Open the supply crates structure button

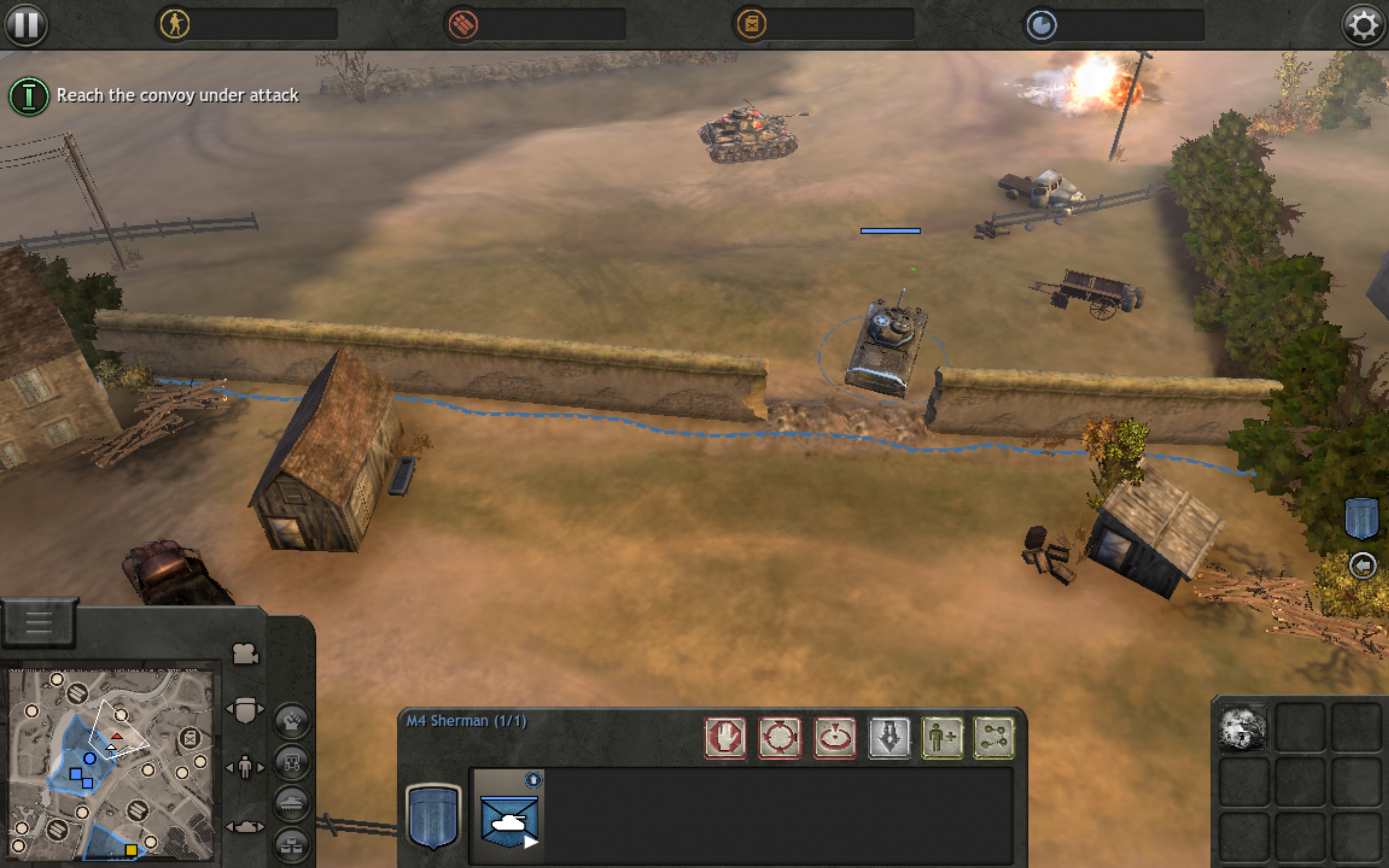pos(292,843)
